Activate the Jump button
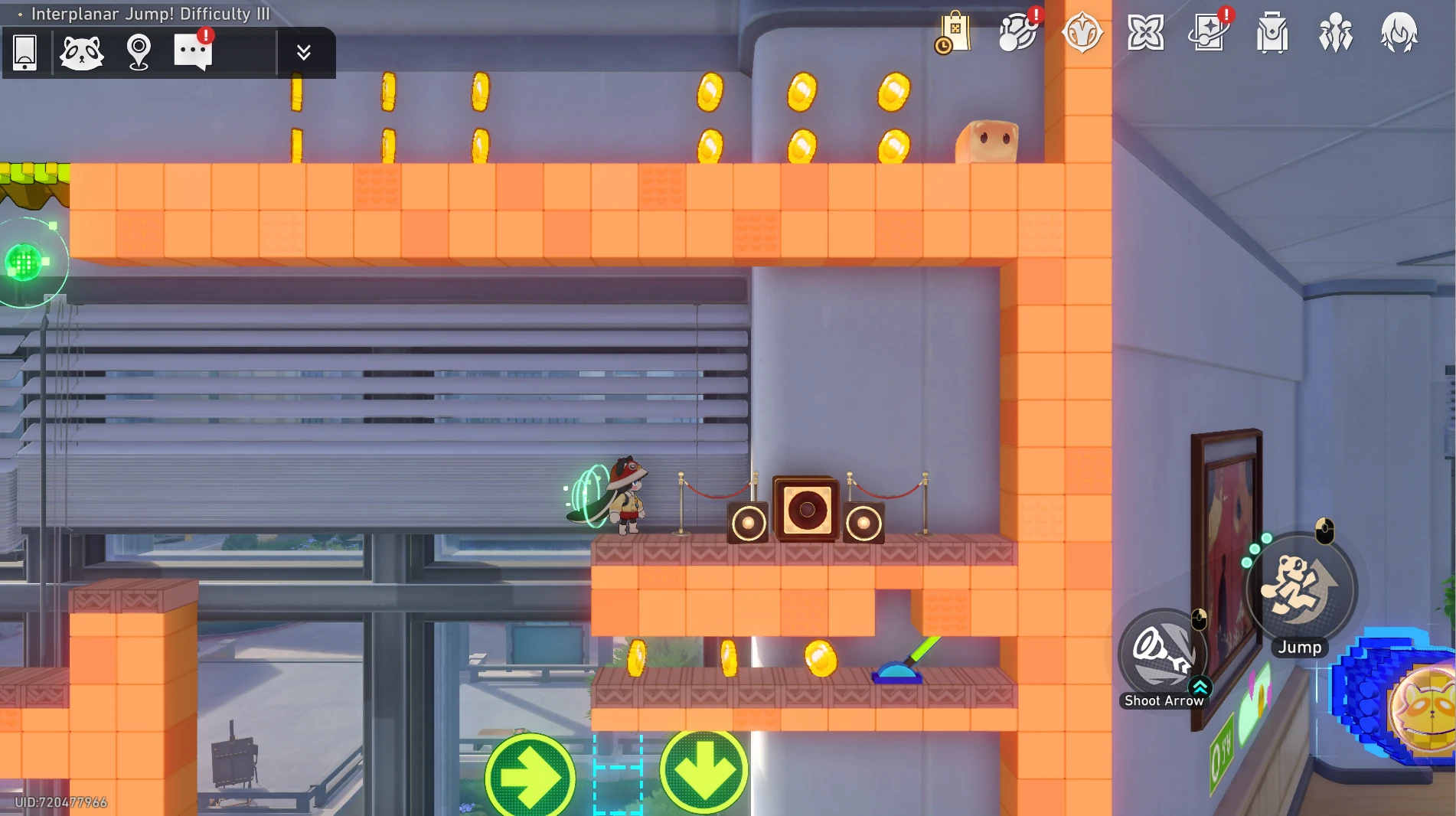This screenshot has width=1456, height=816. (1301, 588)
